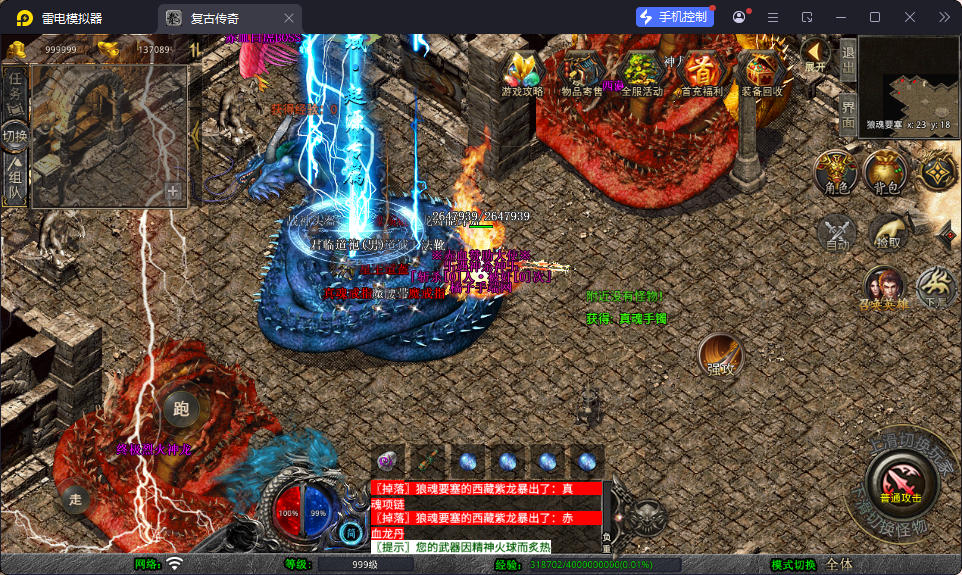Click the 展开 expand arrow button

point(816,54)
